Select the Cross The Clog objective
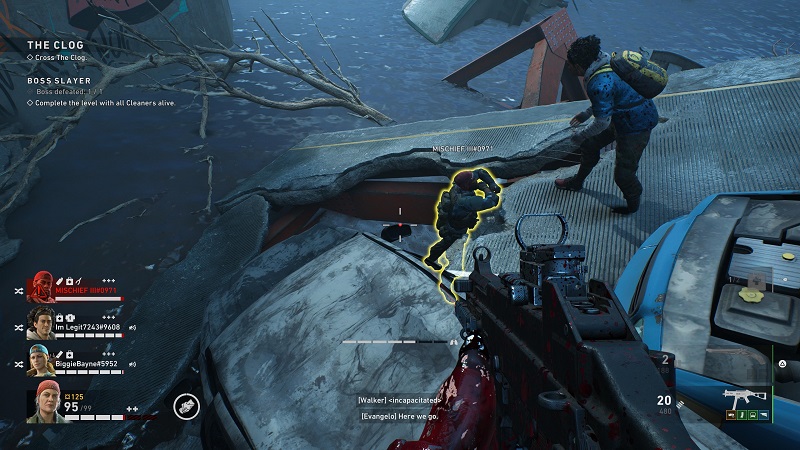The width and height of the screenshot is (800, 450). click(x=61, y=57)
